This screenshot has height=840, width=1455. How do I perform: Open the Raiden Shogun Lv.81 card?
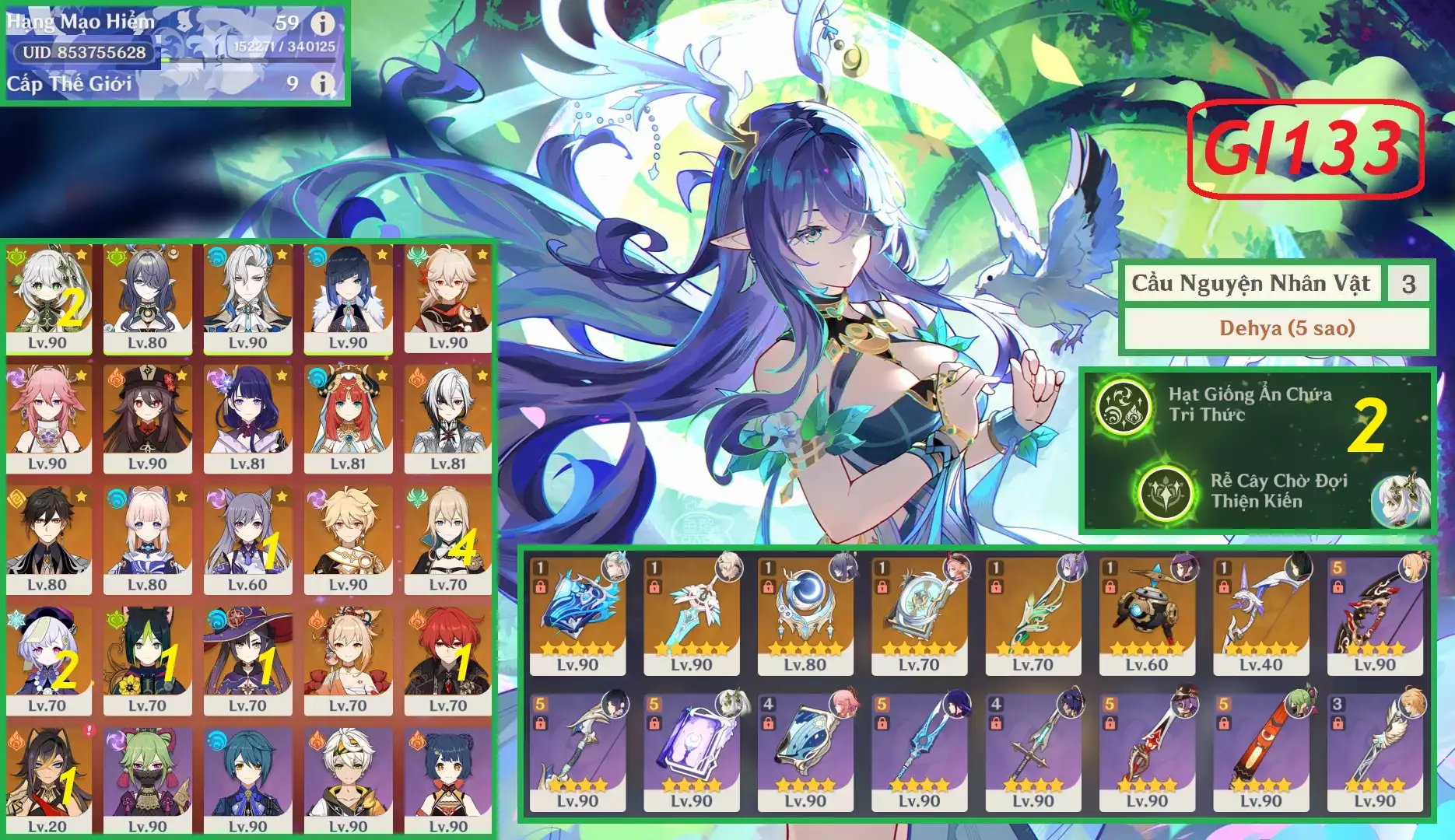[x=247, y=420]
